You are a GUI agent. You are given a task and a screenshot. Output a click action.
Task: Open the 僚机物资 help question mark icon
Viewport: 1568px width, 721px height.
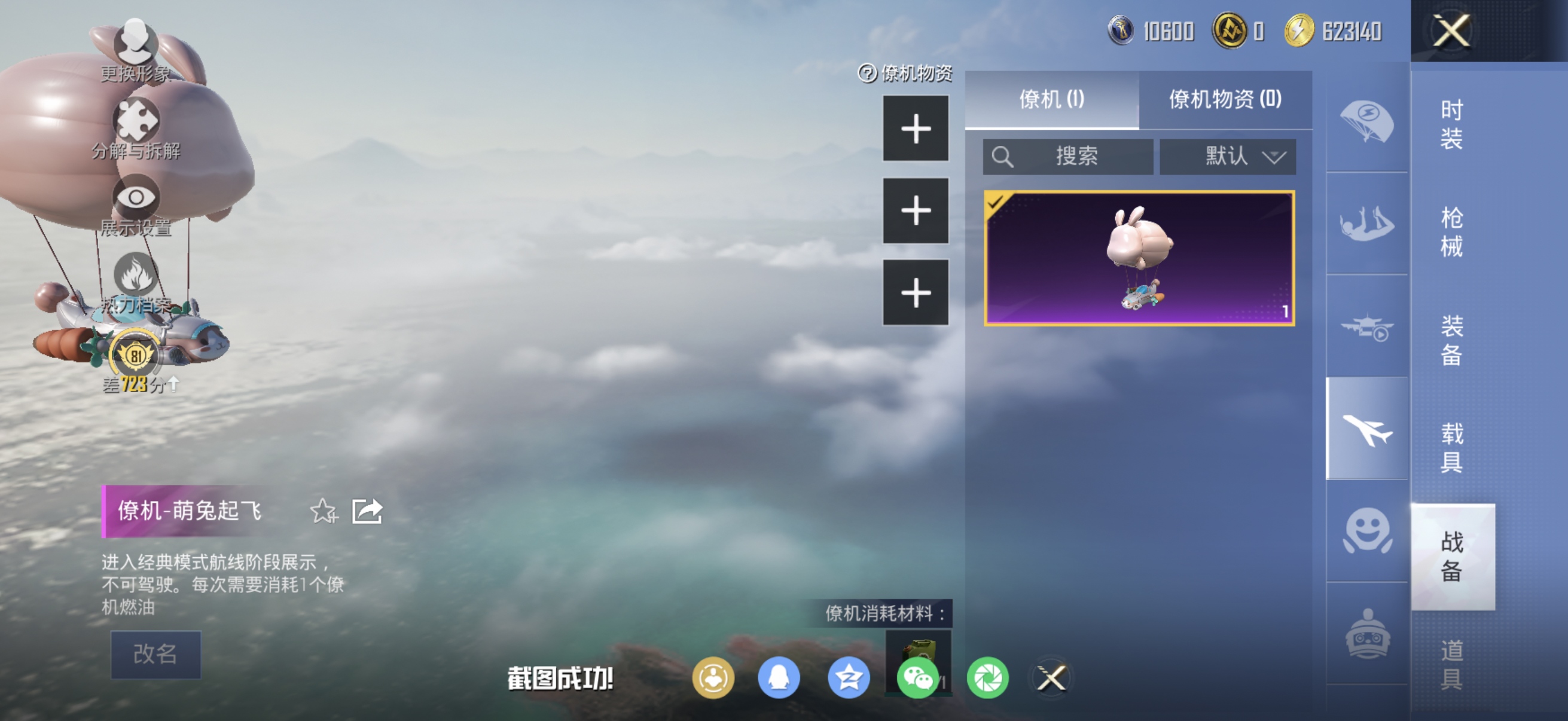coord(867,73)
